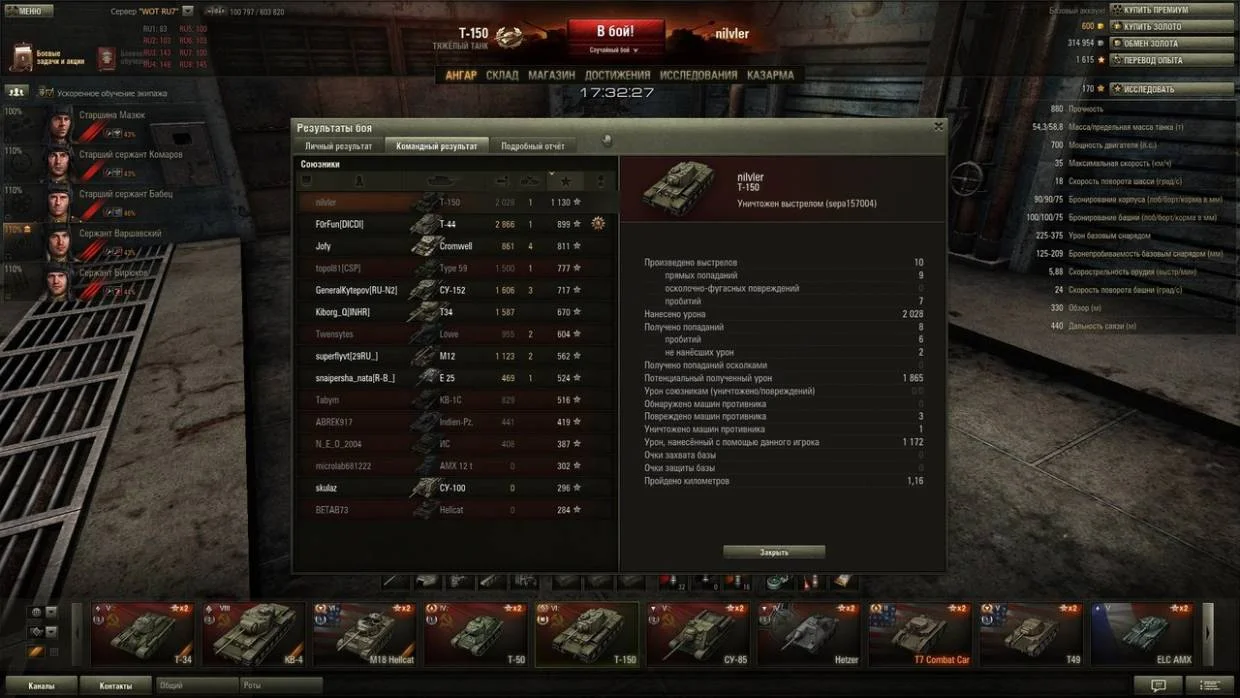Viewport: 1240px width, 698px height.
Task: Choose the M18 Hellcat tank tile
Action: 364,635
